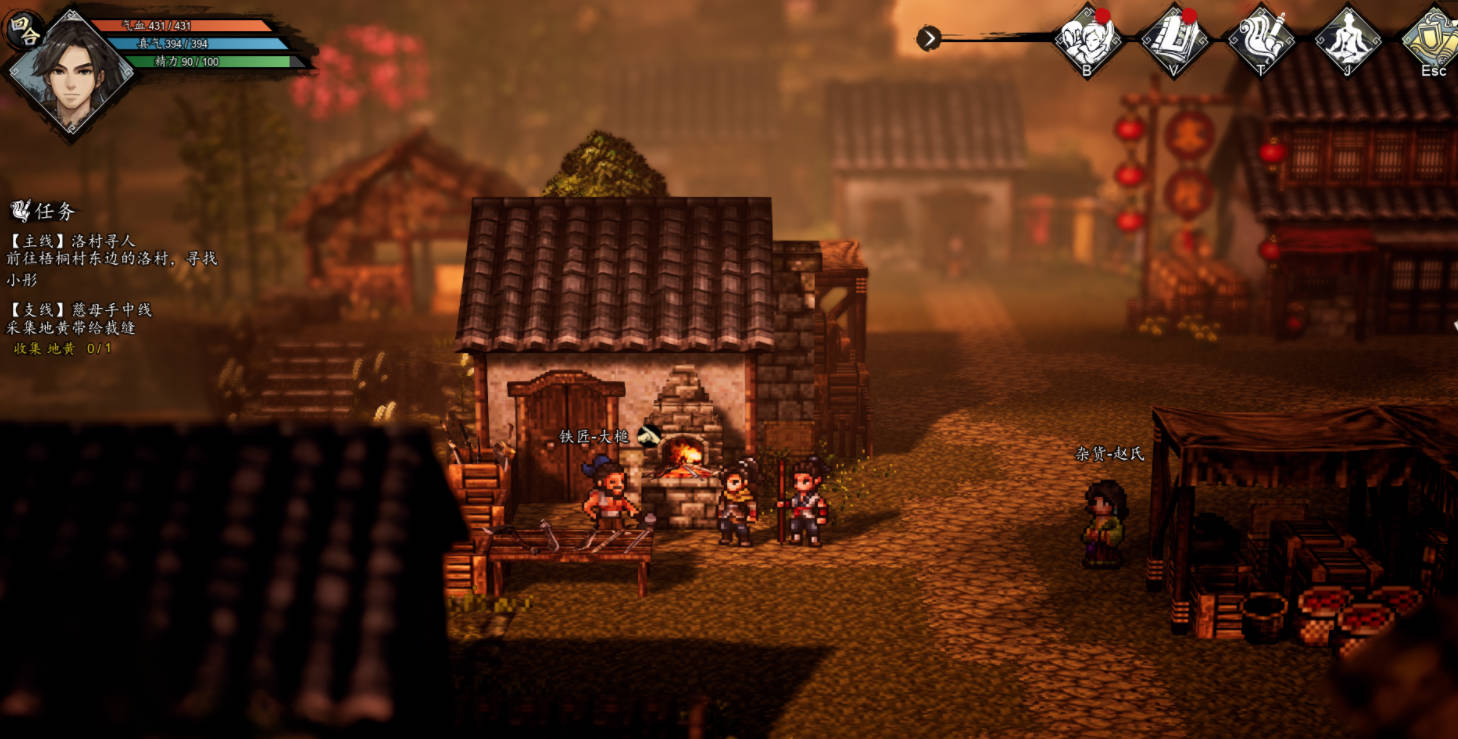The height and width of the screenshot is (739, 1458).
Task: Open the system menu icon labeled Esc
Action: (x=1433, y=39)
